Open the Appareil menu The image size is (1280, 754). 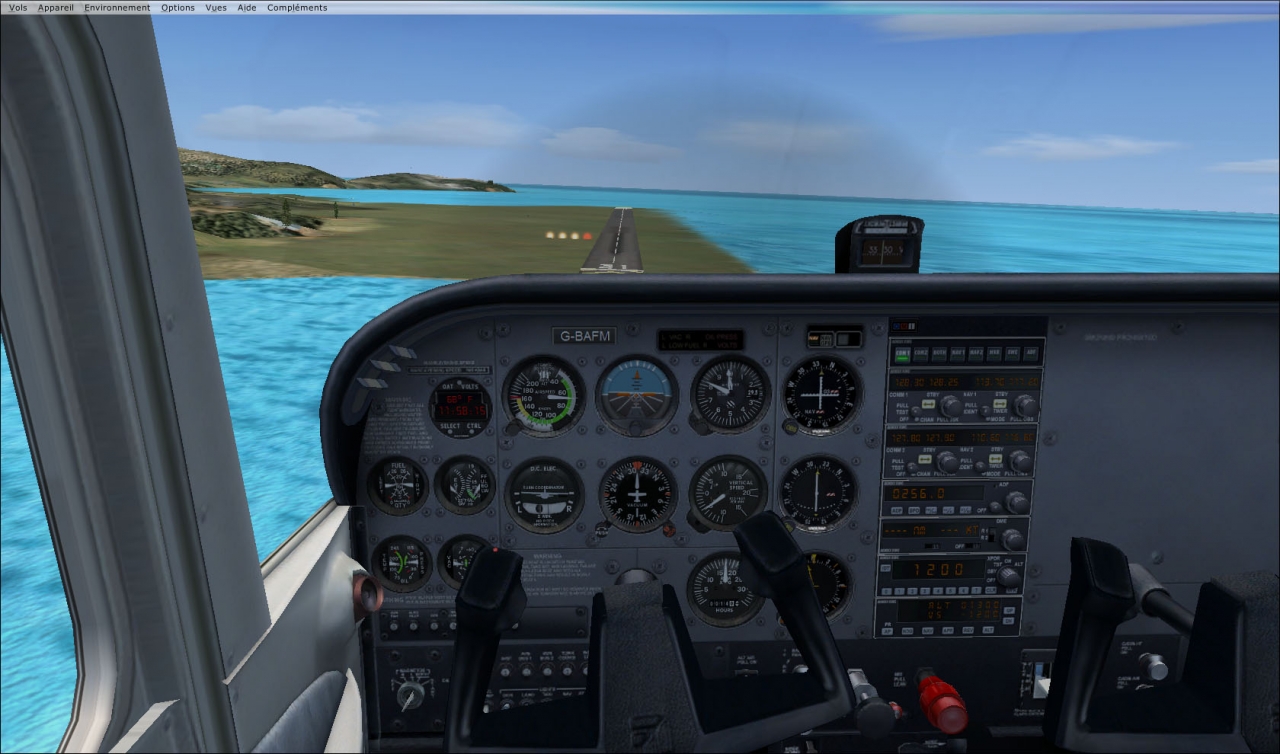(55, 7)
